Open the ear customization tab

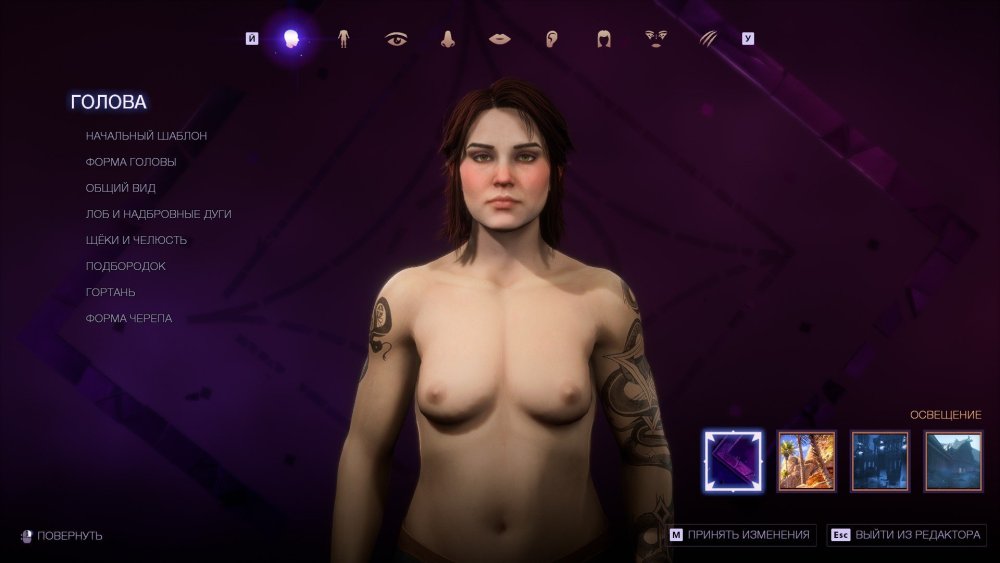pyautogui.click(x=552, y=39)
